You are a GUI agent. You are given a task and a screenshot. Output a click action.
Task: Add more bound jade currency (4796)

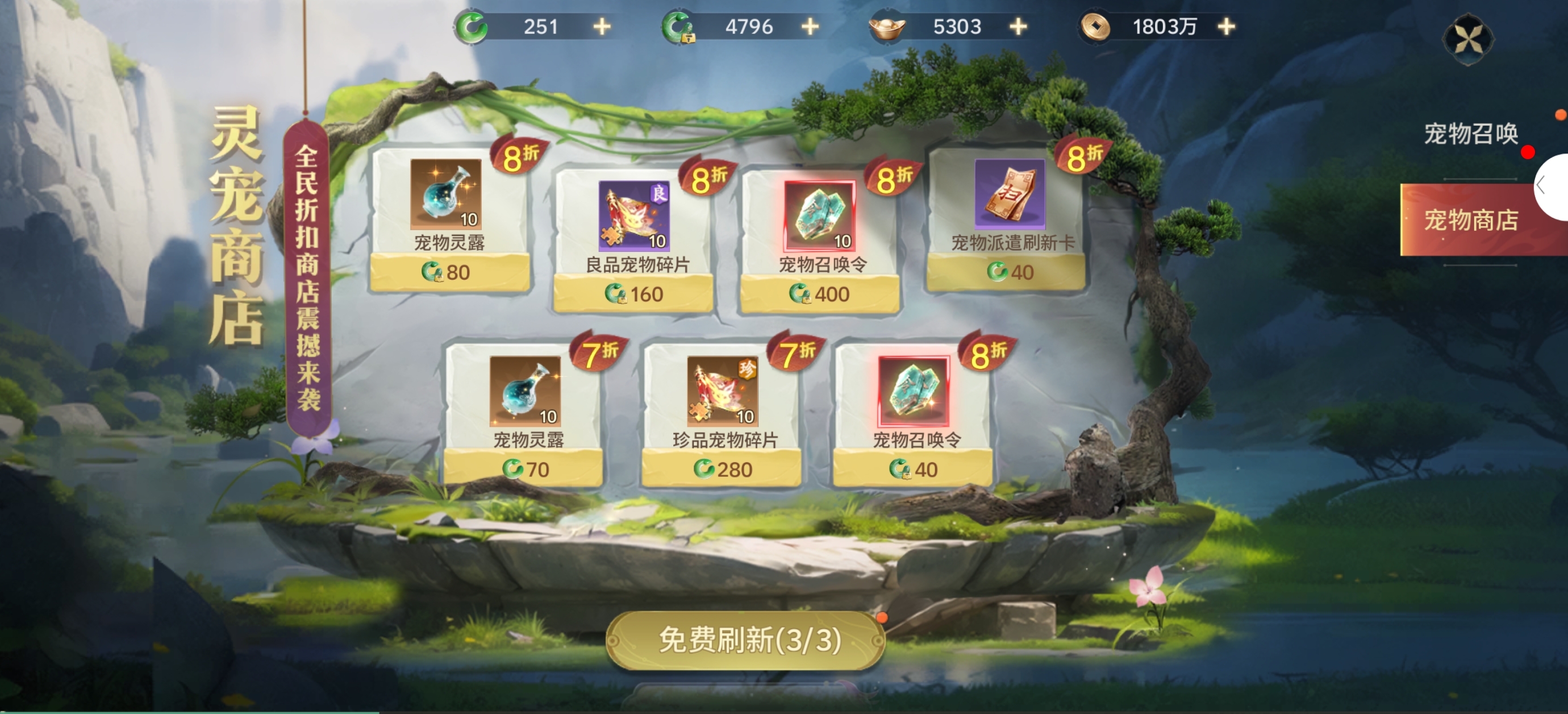point(810,27)
